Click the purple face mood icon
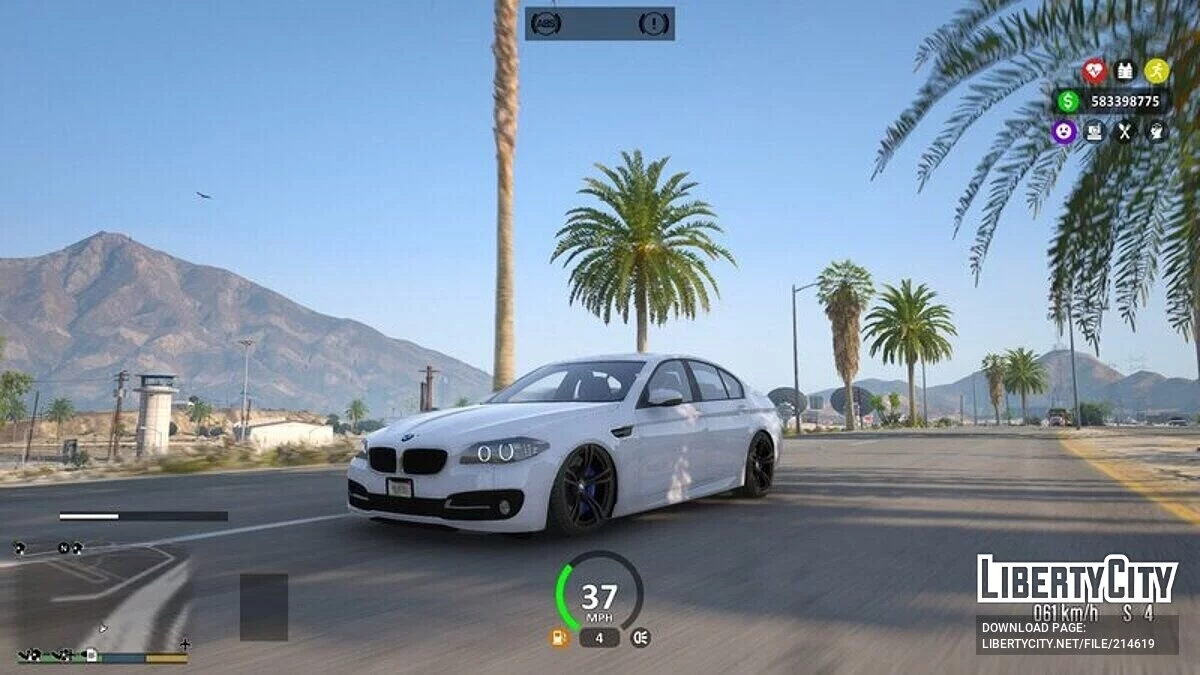This screenshot has height=675, width=1200. (x=1064, y=131)
